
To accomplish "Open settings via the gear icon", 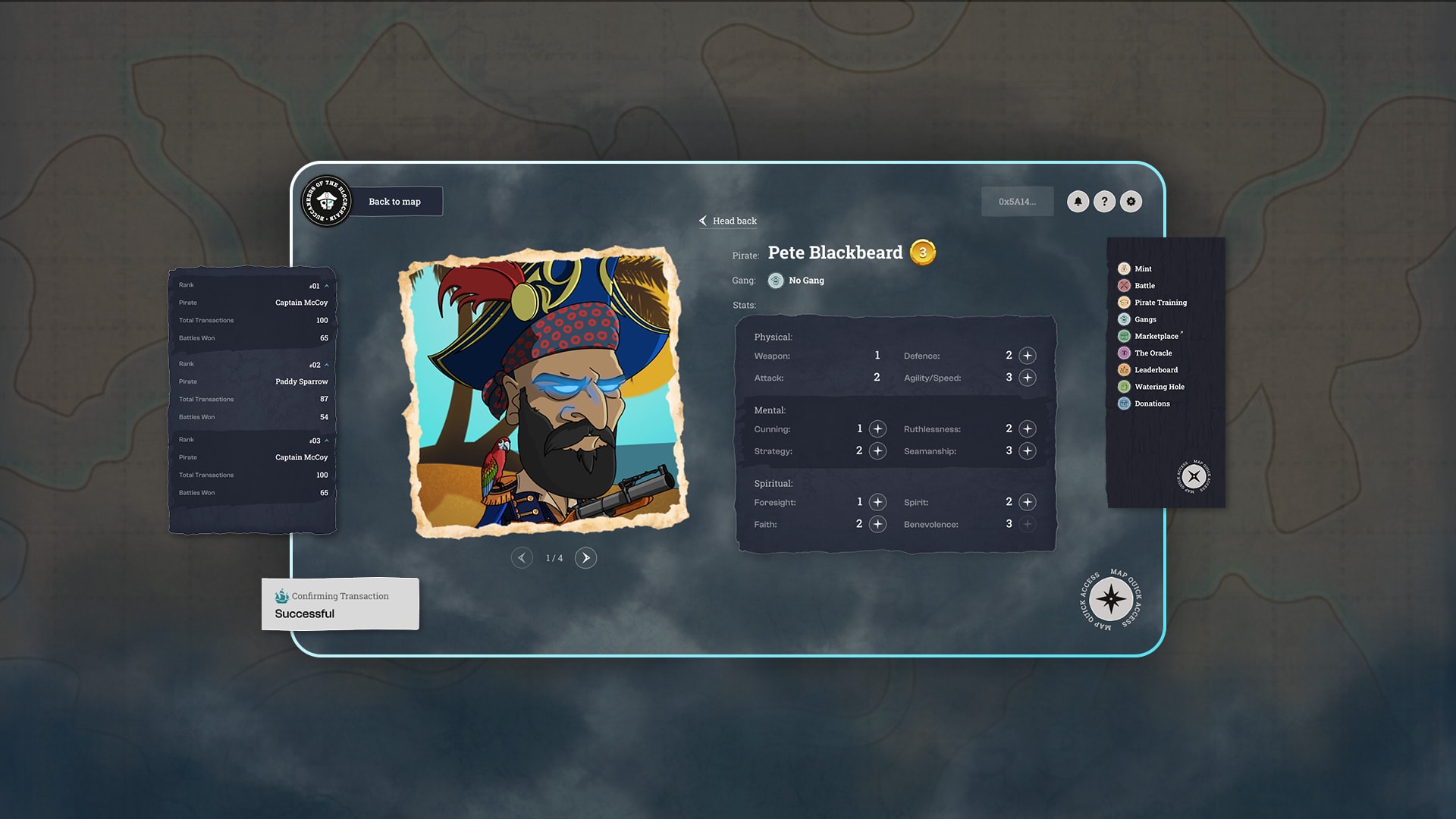I will click(1131, 202).
